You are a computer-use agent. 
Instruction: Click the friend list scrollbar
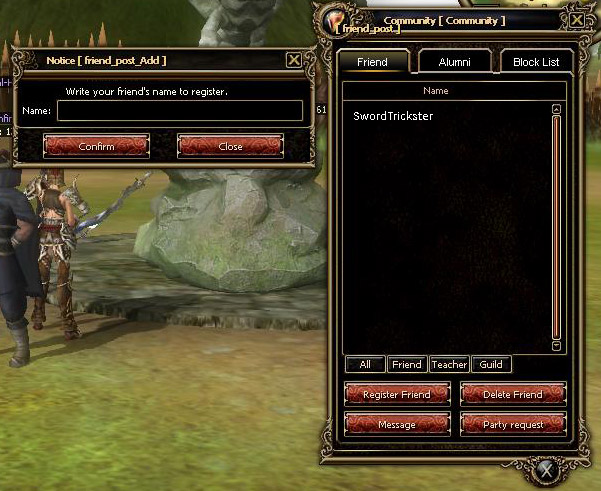coord(556,230)
